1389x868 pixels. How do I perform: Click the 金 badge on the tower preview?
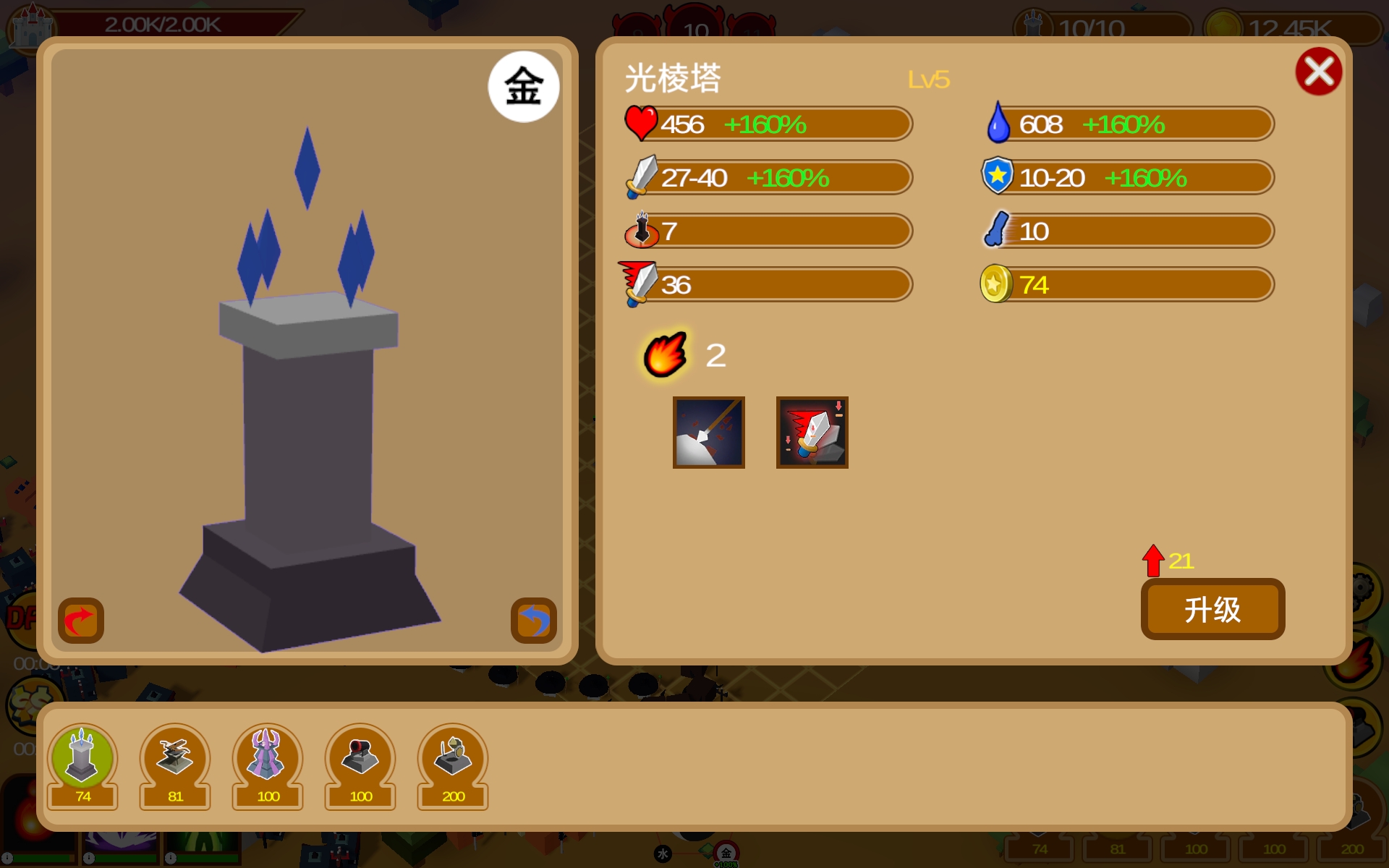(524, 85)
